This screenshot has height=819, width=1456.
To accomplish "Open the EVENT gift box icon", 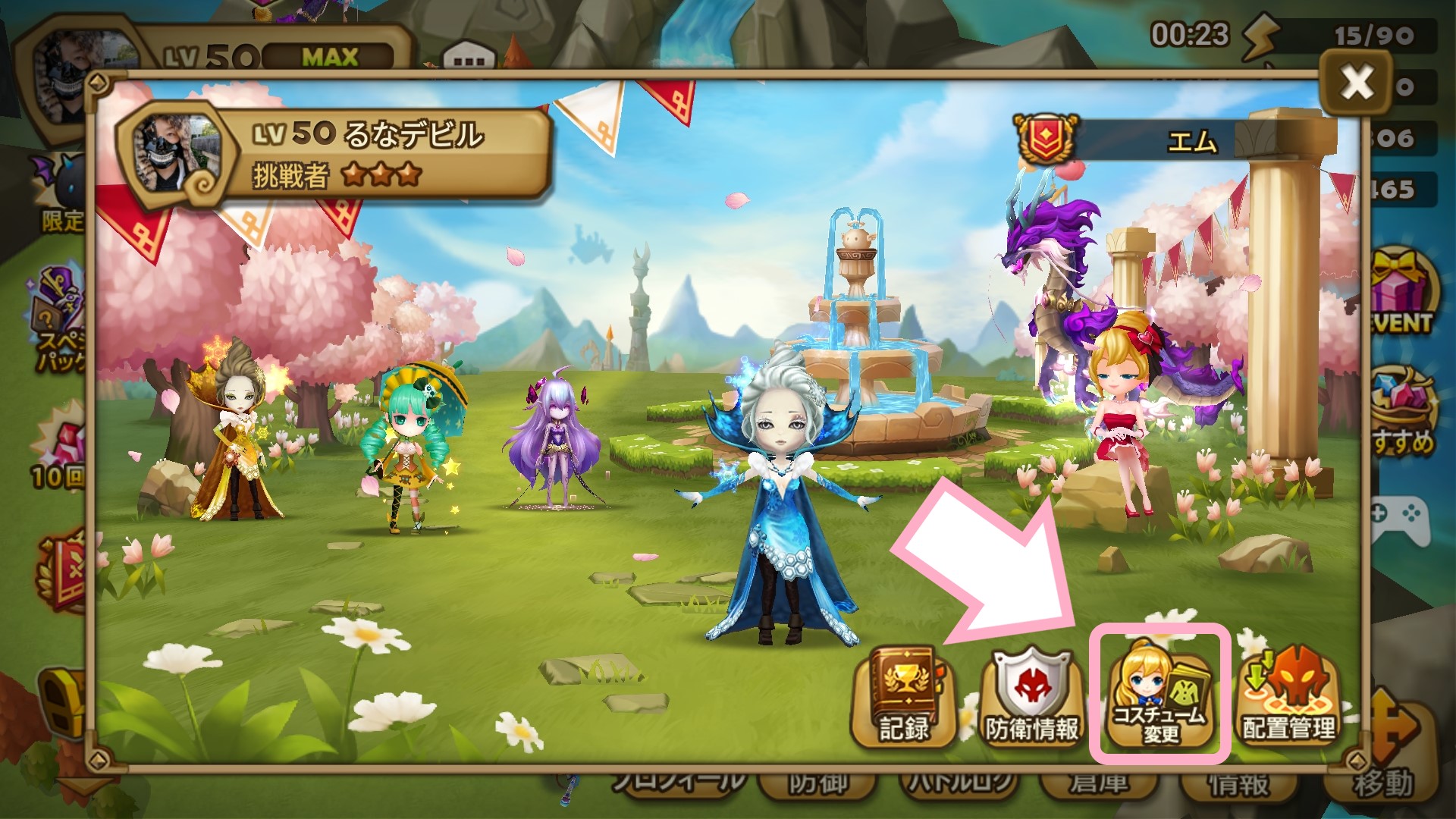I will point(1404,292).
